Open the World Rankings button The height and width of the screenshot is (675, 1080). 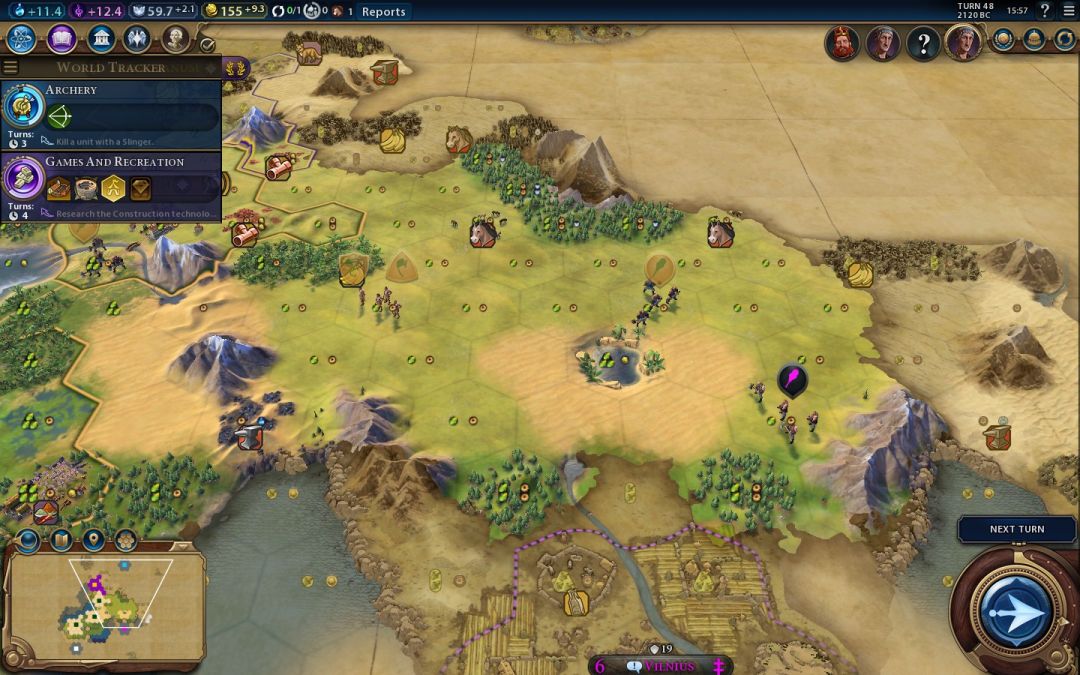[x=1003, y=40]
